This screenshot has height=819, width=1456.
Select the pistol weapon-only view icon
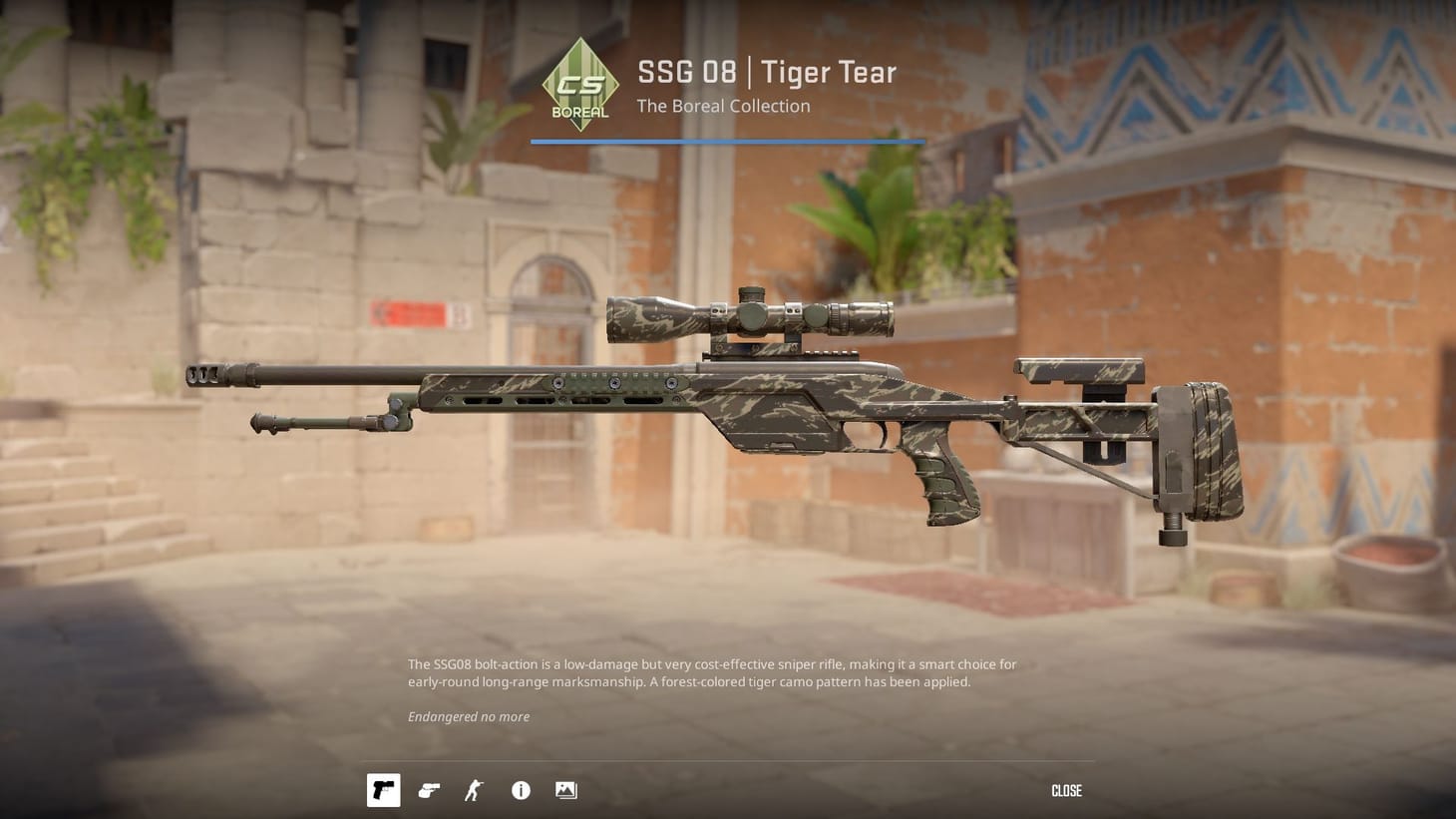(x=383, y=789)
